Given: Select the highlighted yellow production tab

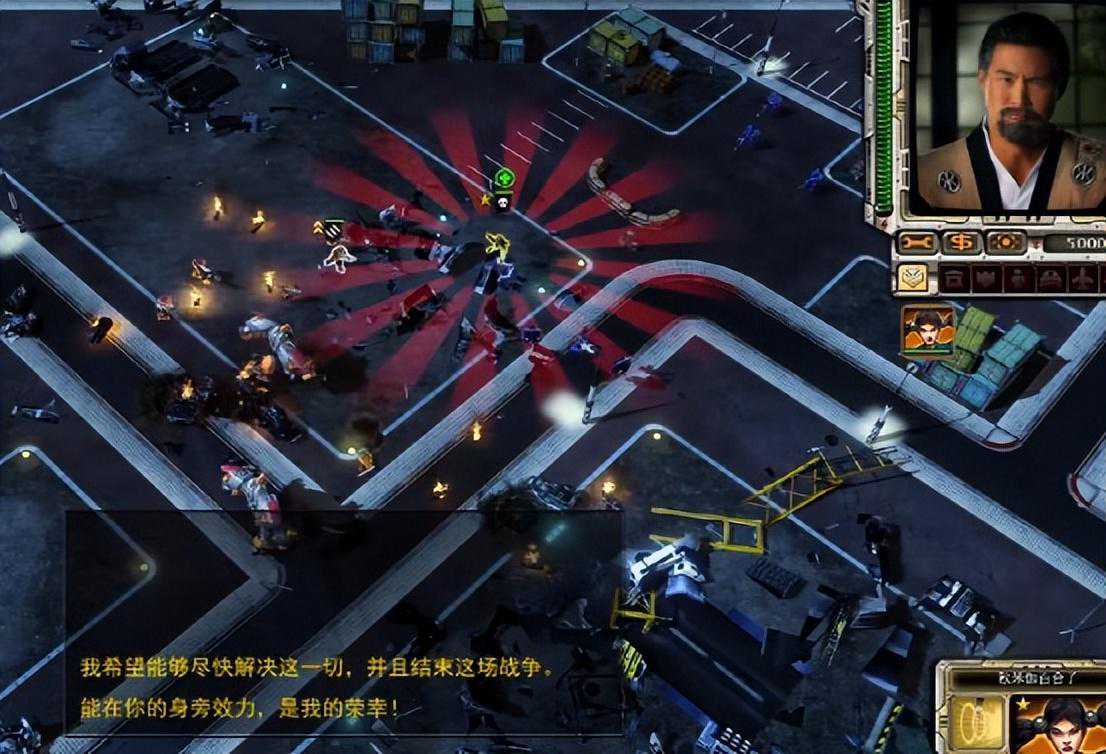Looking at the screenshot, I should pyautogui.click(x=911, y=277).
